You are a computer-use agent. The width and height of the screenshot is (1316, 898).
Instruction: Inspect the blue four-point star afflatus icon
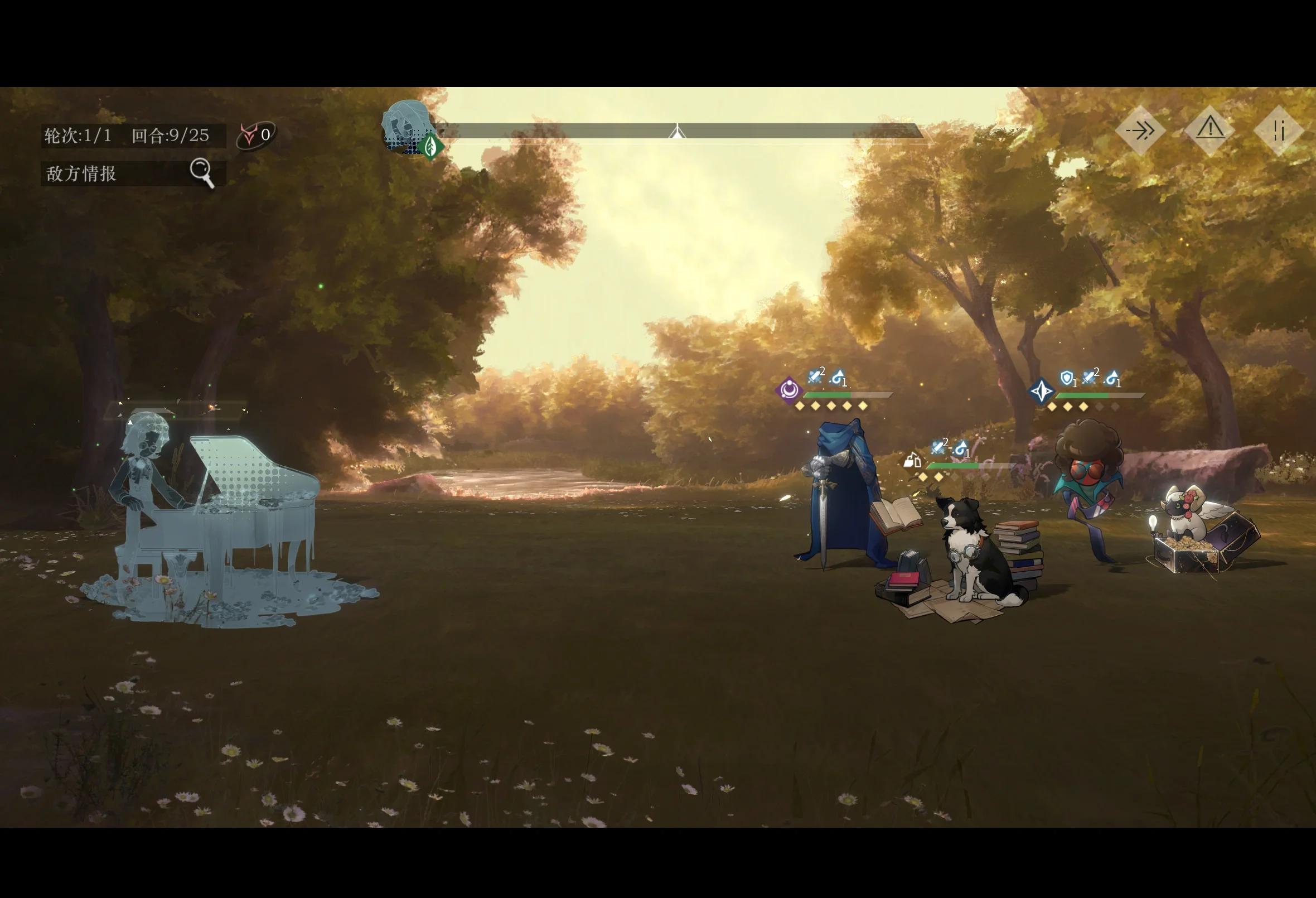(1041, 391)
